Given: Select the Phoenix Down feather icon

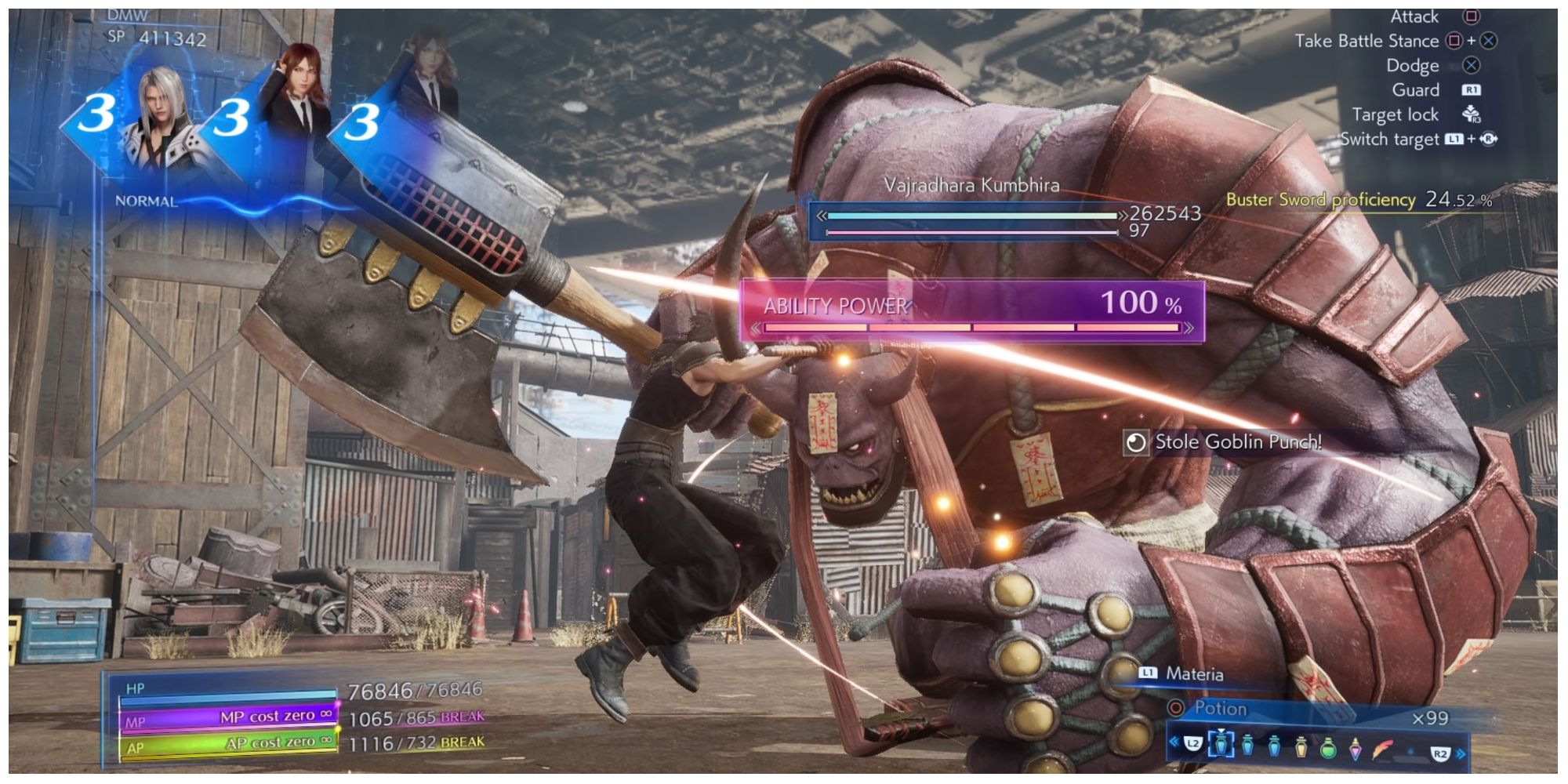Looking at the screenshot, I should [x=1383, y=749].
